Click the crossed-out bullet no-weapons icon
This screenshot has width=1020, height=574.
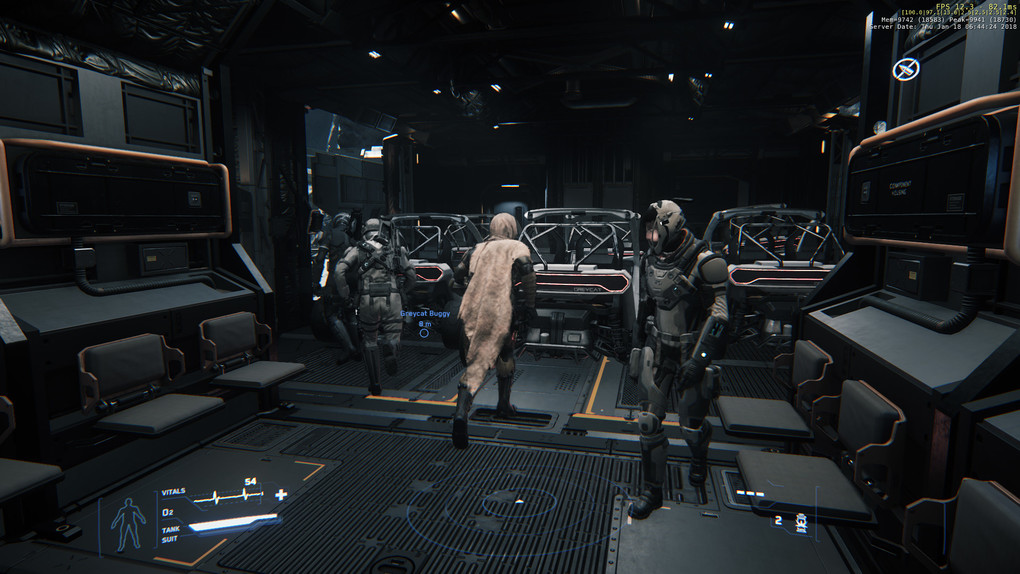point(906,69)
